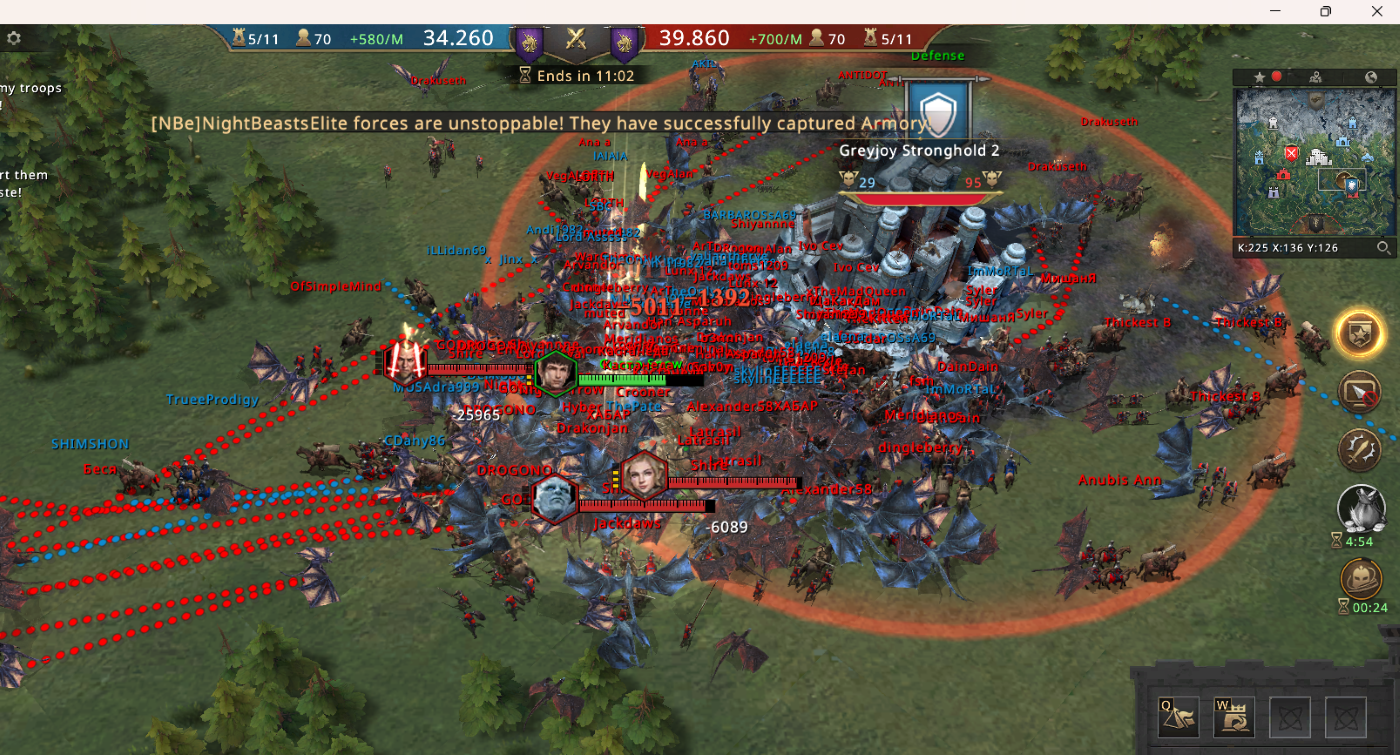Show map location markers on minimap
Viewport: 1400px width, 755px height.
click(x=1316, y=77)
